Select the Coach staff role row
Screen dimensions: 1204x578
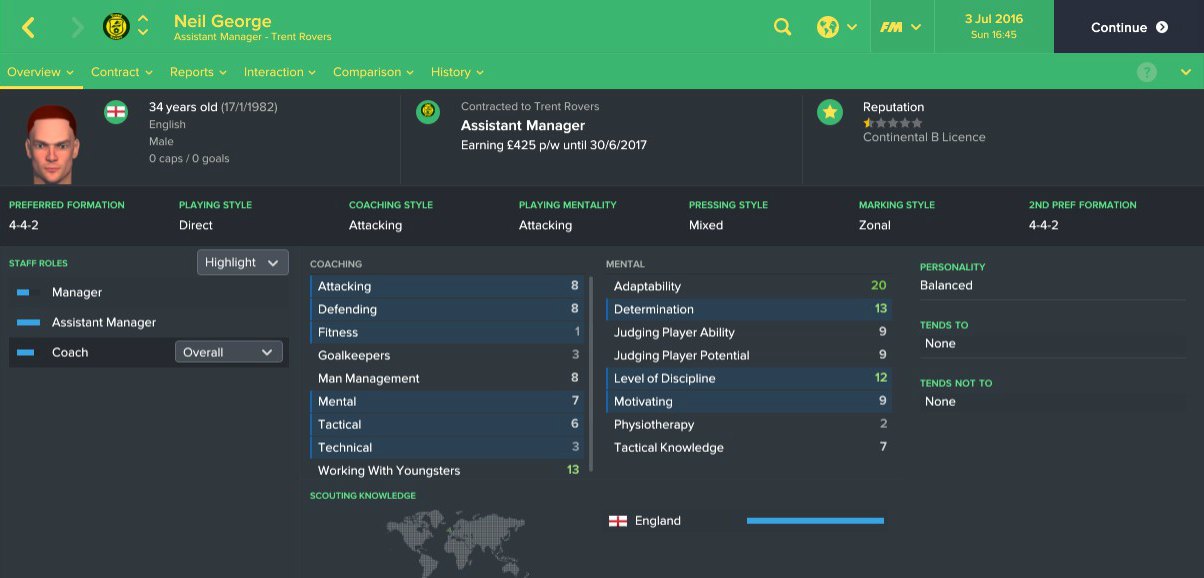click(x=70, y=352)
